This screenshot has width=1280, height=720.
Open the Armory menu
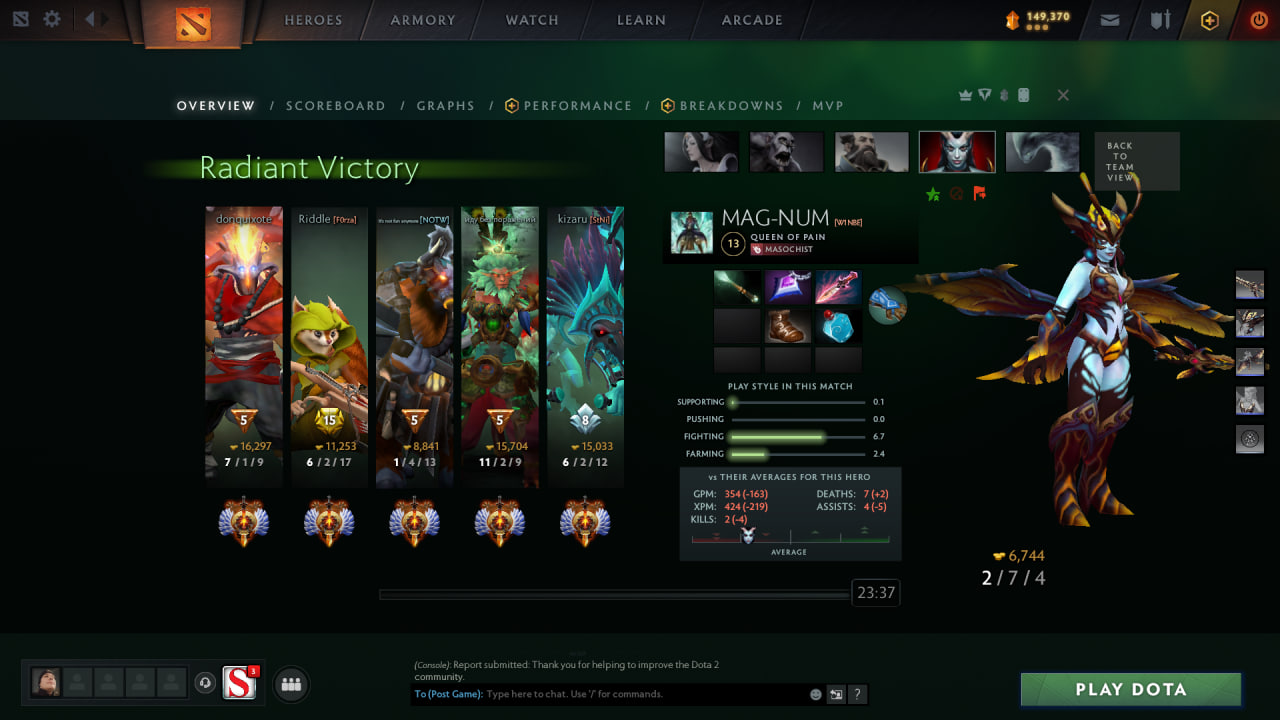tap(423, 20)
